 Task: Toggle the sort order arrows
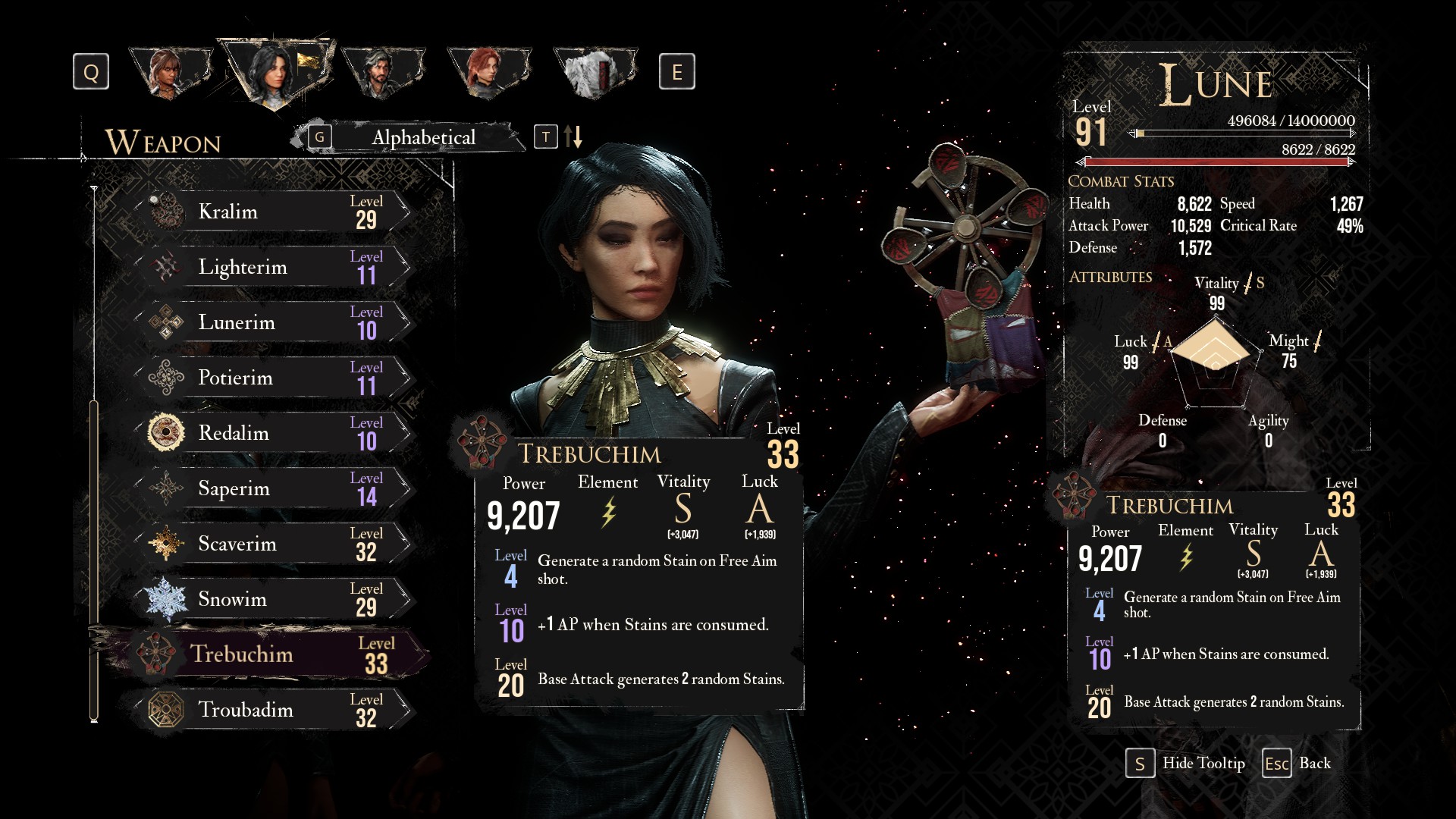[573, 137]
